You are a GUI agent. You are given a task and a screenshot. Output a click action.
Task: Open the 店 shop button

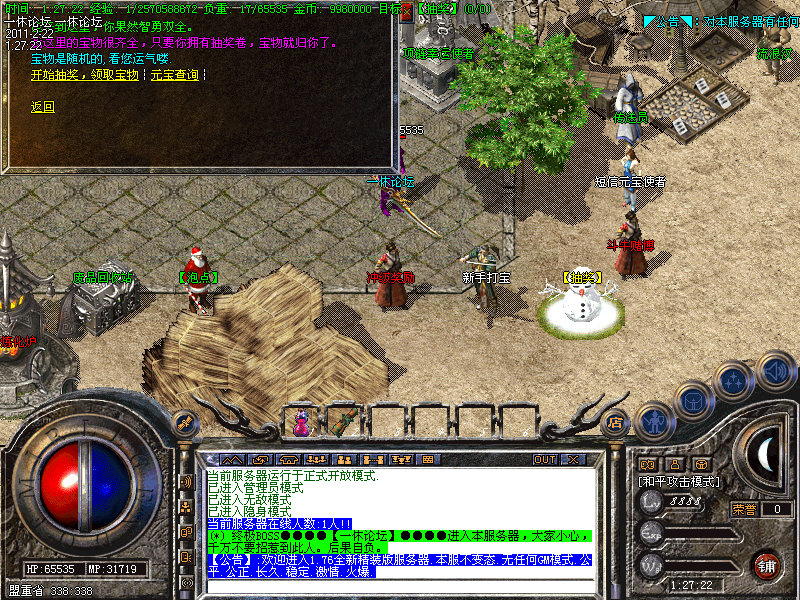pos(617,422)
